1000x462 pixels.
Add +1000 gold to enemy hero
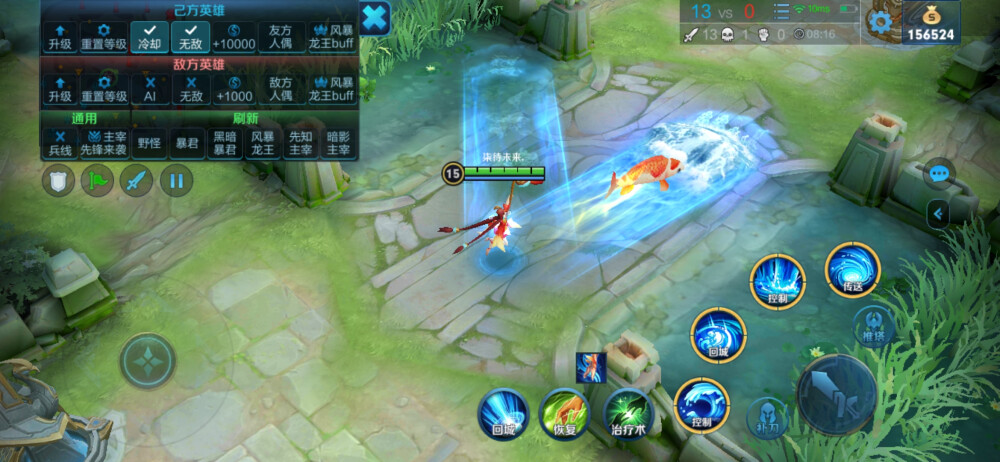tap(233, 89)
